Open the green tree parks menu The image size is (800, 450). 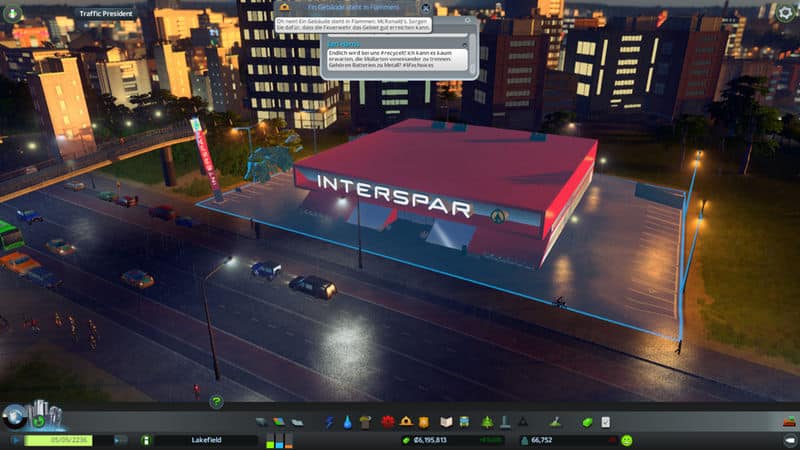pos(487,422)
